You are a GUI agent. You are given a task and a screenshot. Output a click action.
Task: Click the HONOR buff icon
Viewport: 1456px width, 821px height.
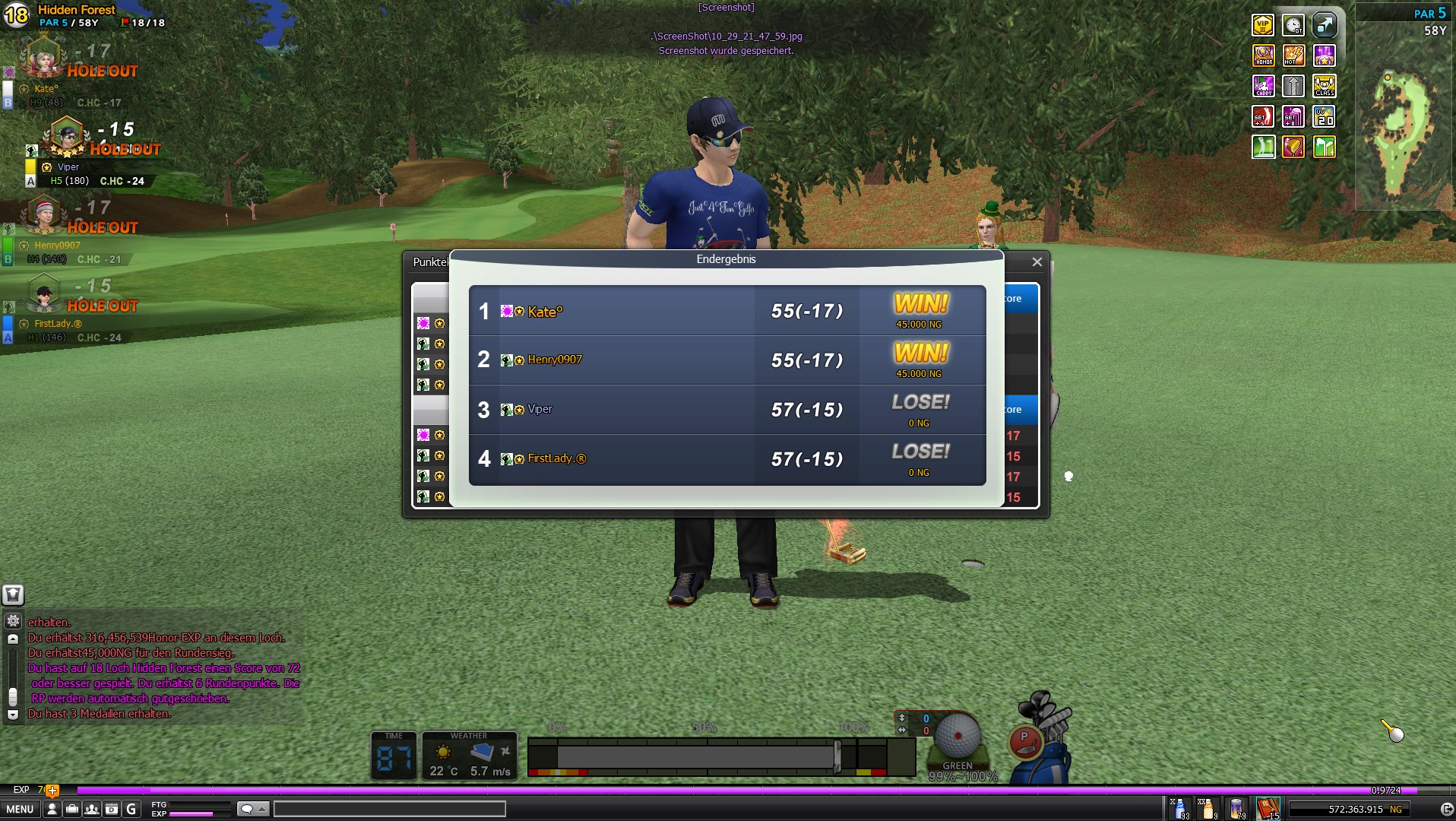pyautogui.click(x=1263, y=55)
